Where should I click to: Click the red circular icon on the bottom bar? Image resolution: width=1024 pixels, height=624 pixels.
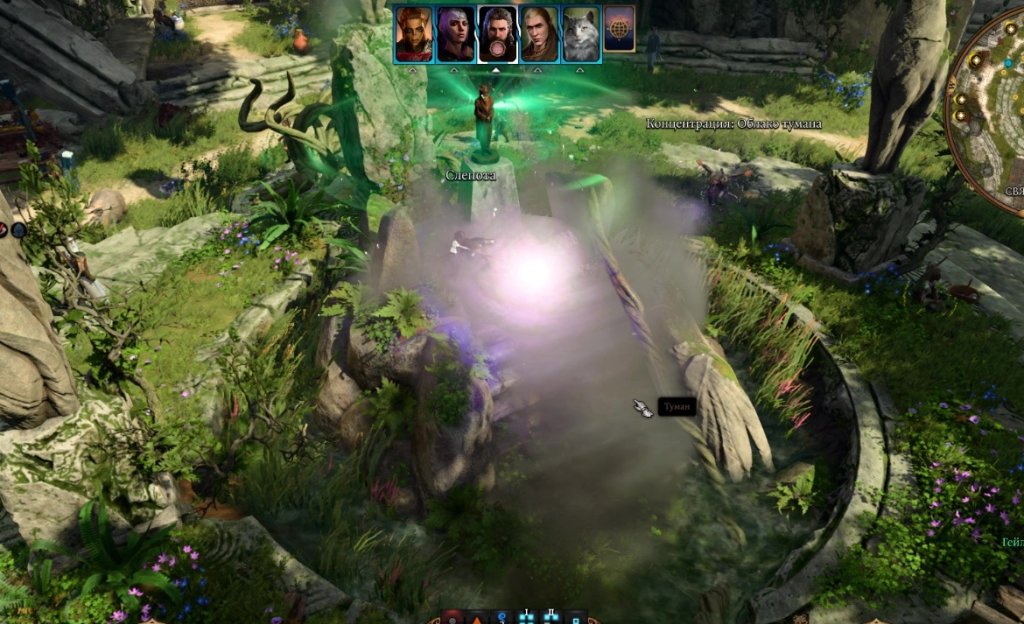[x=452, y=617]
